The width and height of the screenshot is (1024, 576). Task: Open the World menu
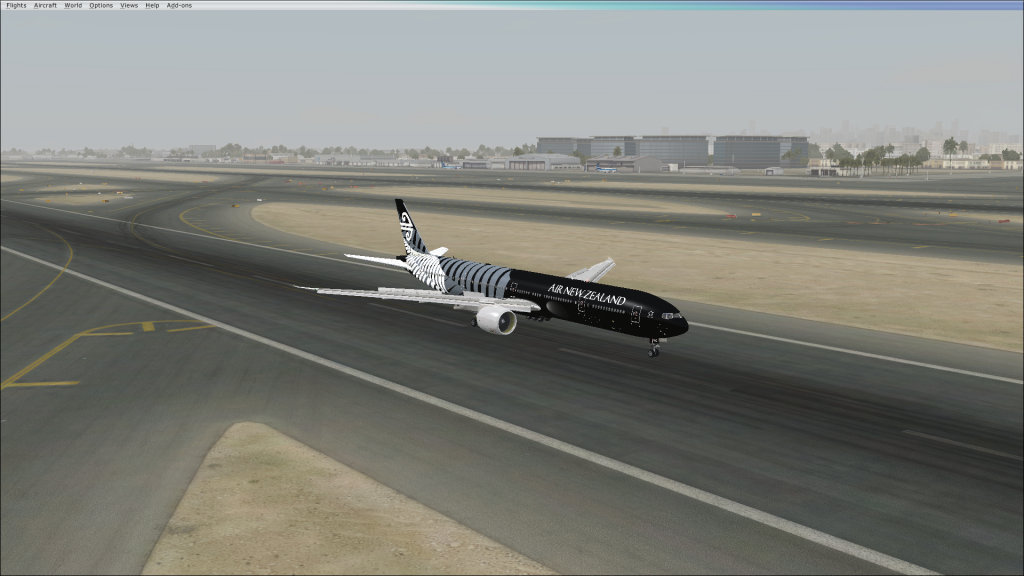[x=73, y=5]
